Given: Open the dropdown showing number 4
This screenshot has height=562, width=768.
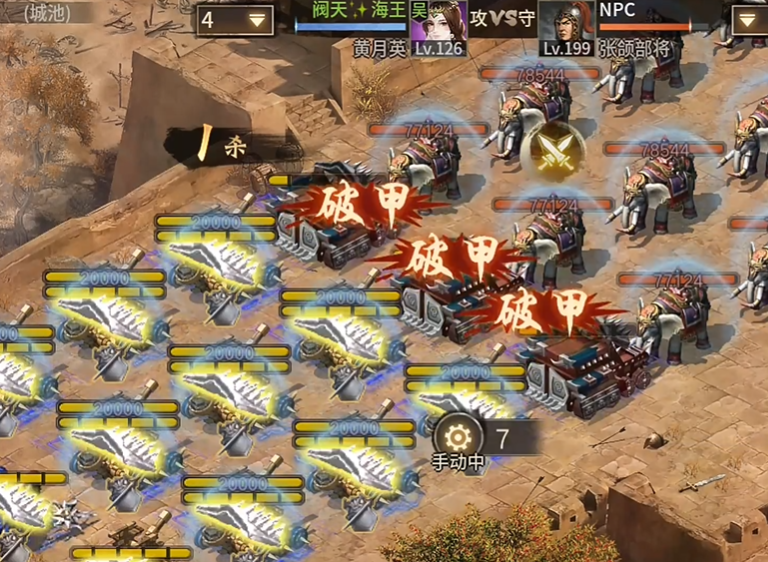Looking at the screenshot, I should point(235,19).
